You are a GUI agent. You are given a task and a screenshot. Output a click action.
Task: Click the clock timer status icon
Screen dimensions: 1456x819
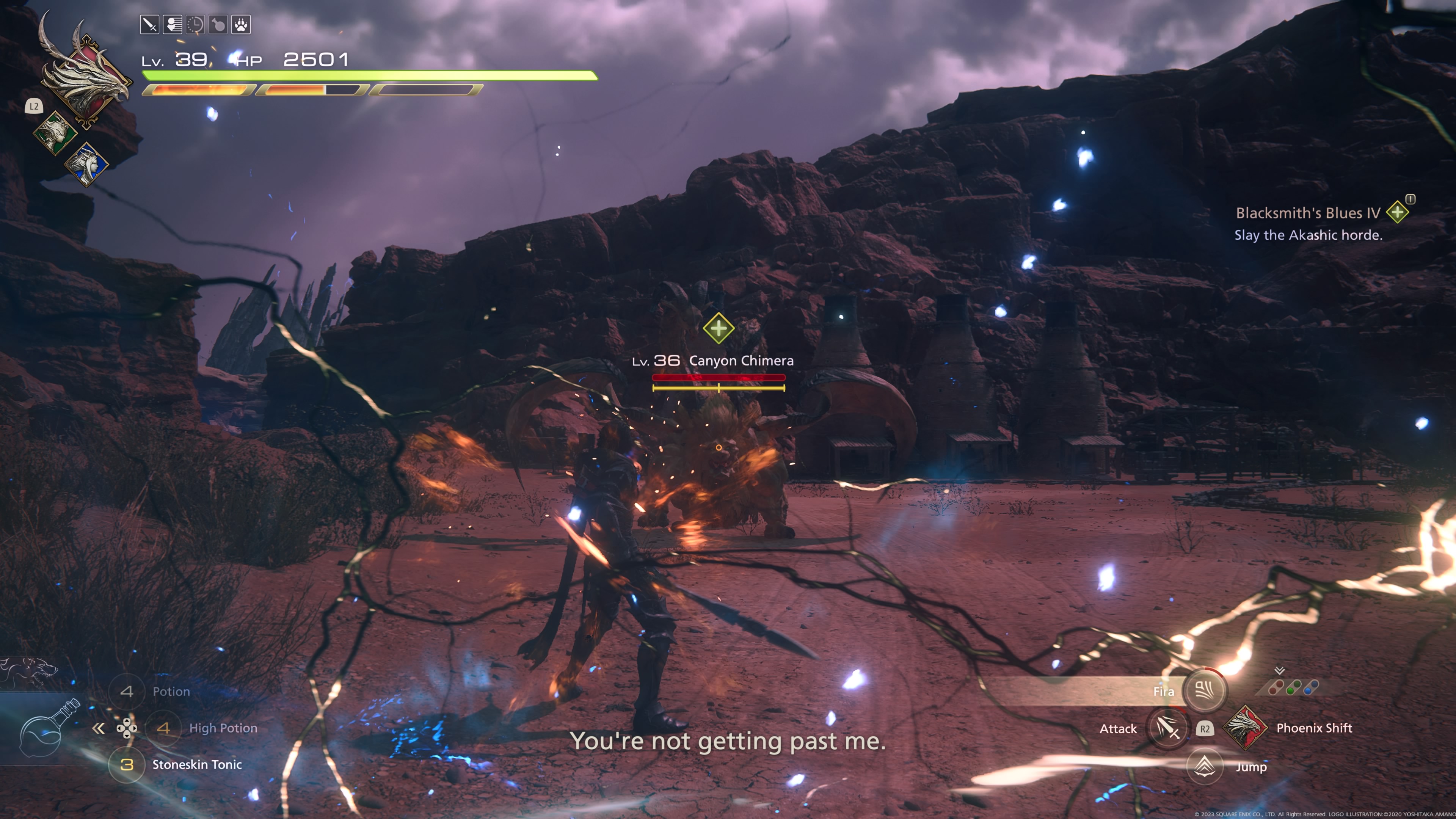click(x=196, y=25)
